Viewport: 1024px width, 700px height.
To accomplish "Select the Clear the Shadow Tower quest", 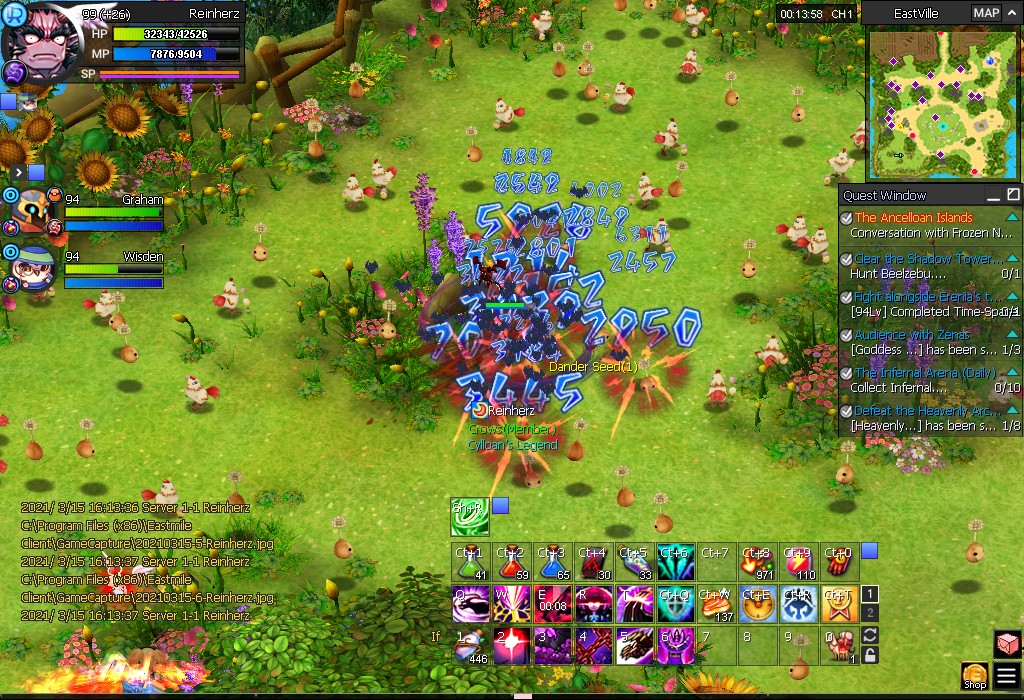I will coord(927,259).
